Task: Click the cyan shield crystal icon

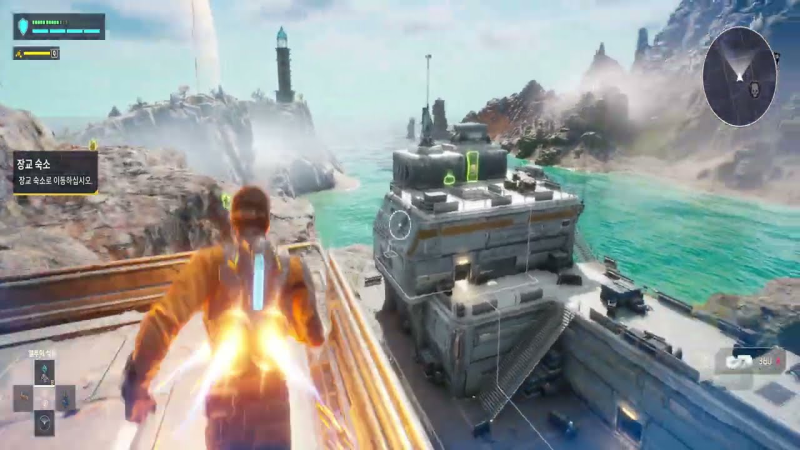Action: pyautogui.click(x=22, y=26)
